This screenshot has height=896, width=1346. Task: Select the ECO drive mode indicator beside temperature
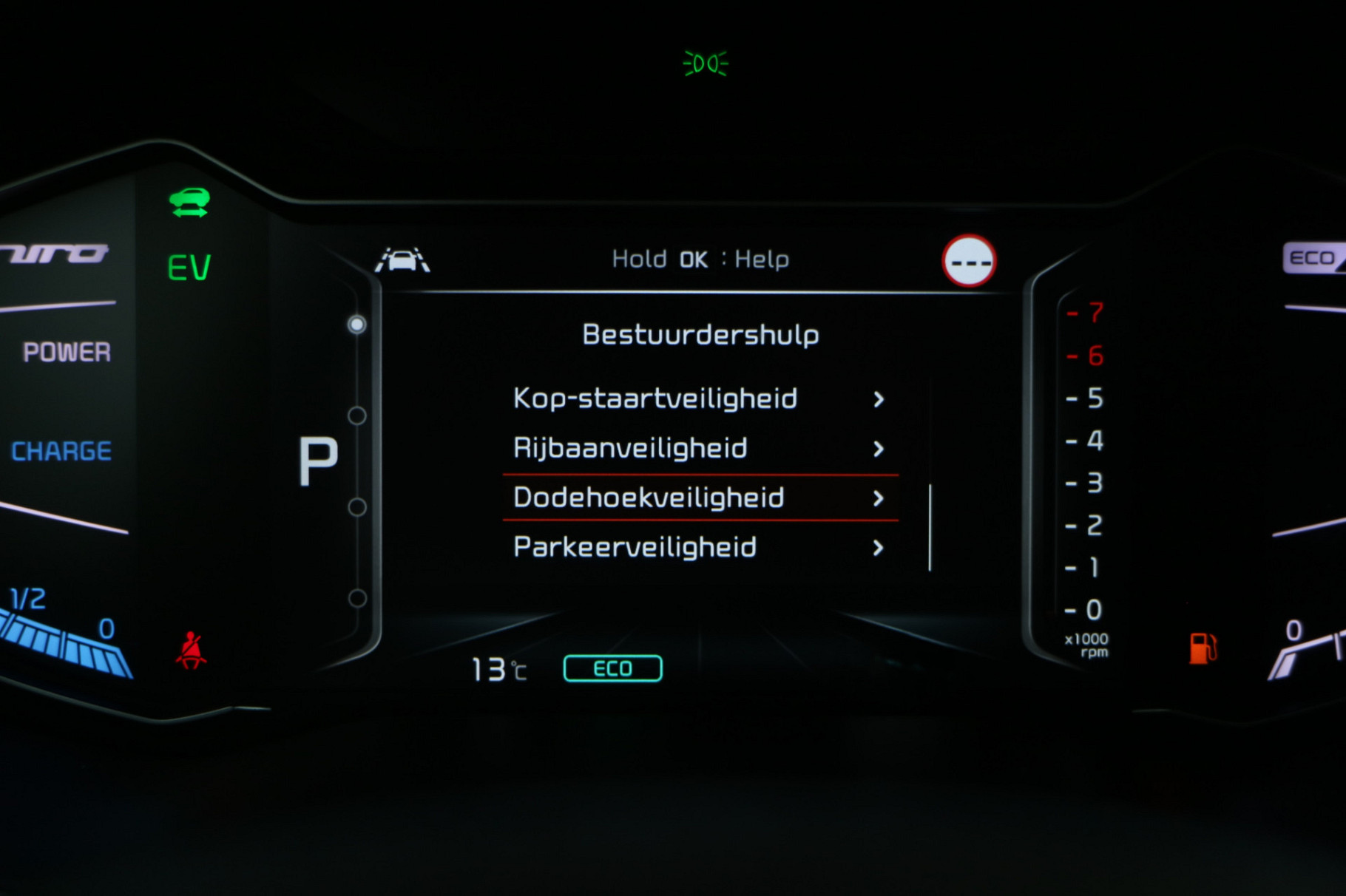click(612, 668)
